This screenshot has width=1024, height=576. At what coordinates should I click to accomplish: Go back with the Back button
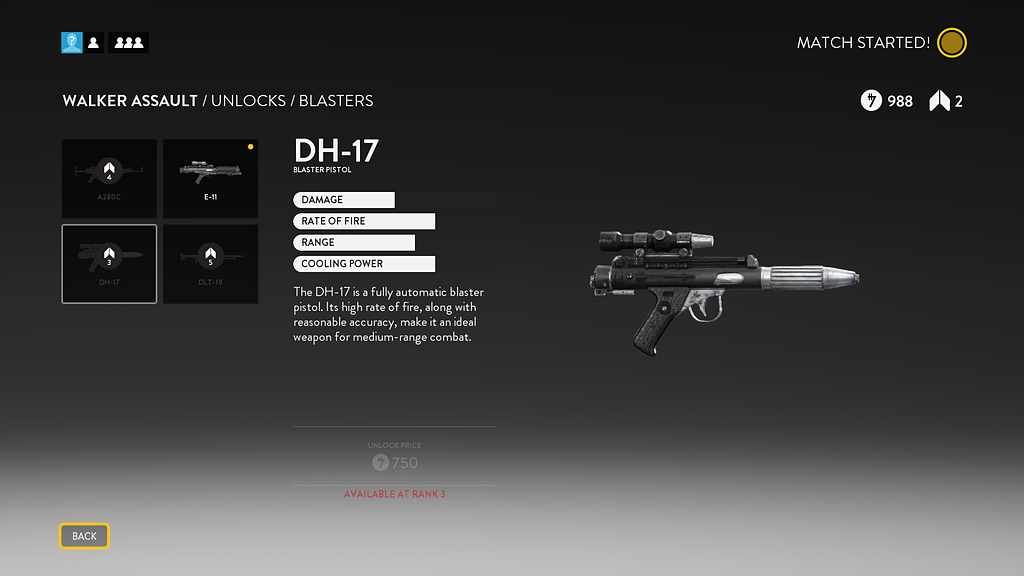tap(84, 536)
